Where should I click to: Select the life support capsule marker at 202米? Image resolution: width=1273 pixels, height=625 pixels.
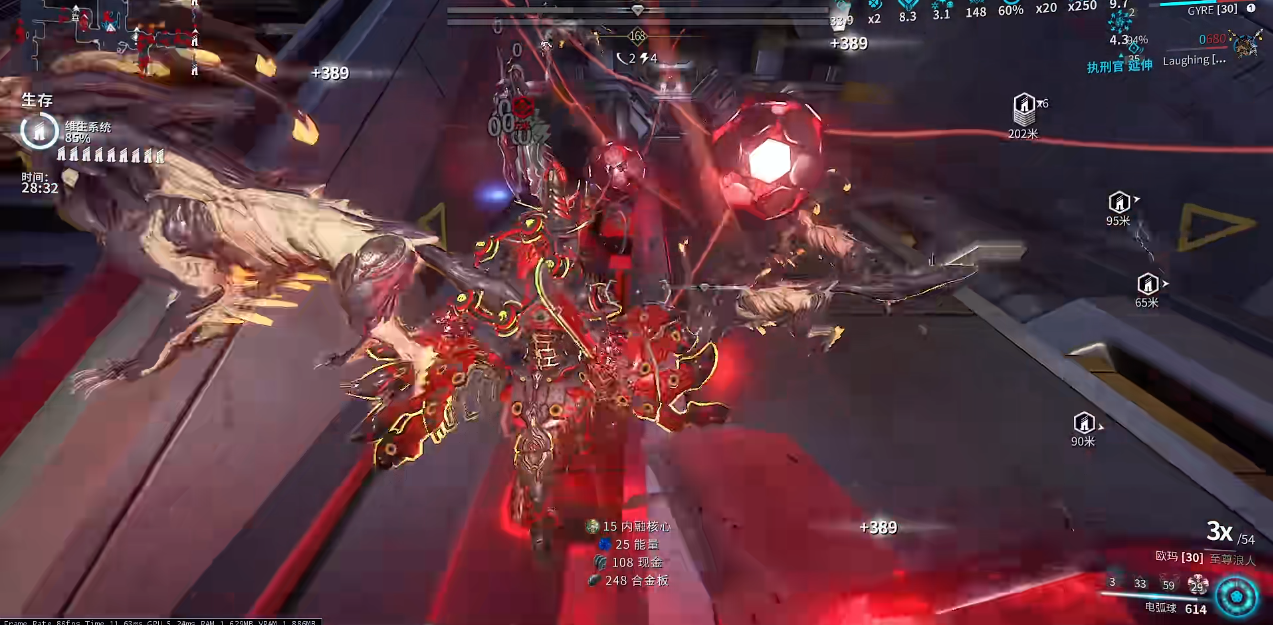coord(1023,104)
